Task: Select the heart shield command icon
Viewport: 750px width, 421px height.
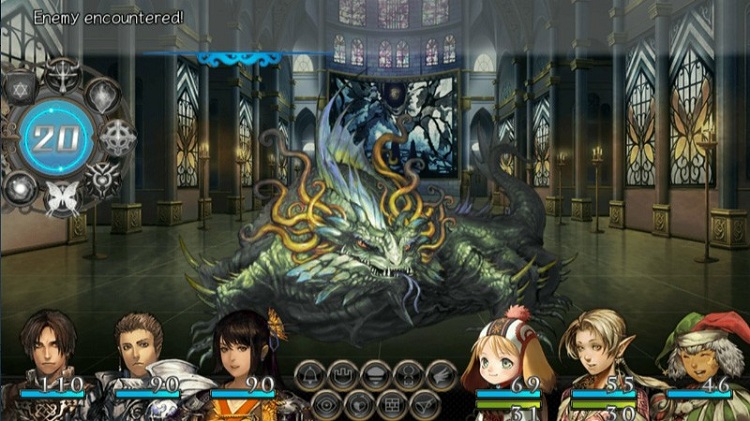Action: pos(358,403)
